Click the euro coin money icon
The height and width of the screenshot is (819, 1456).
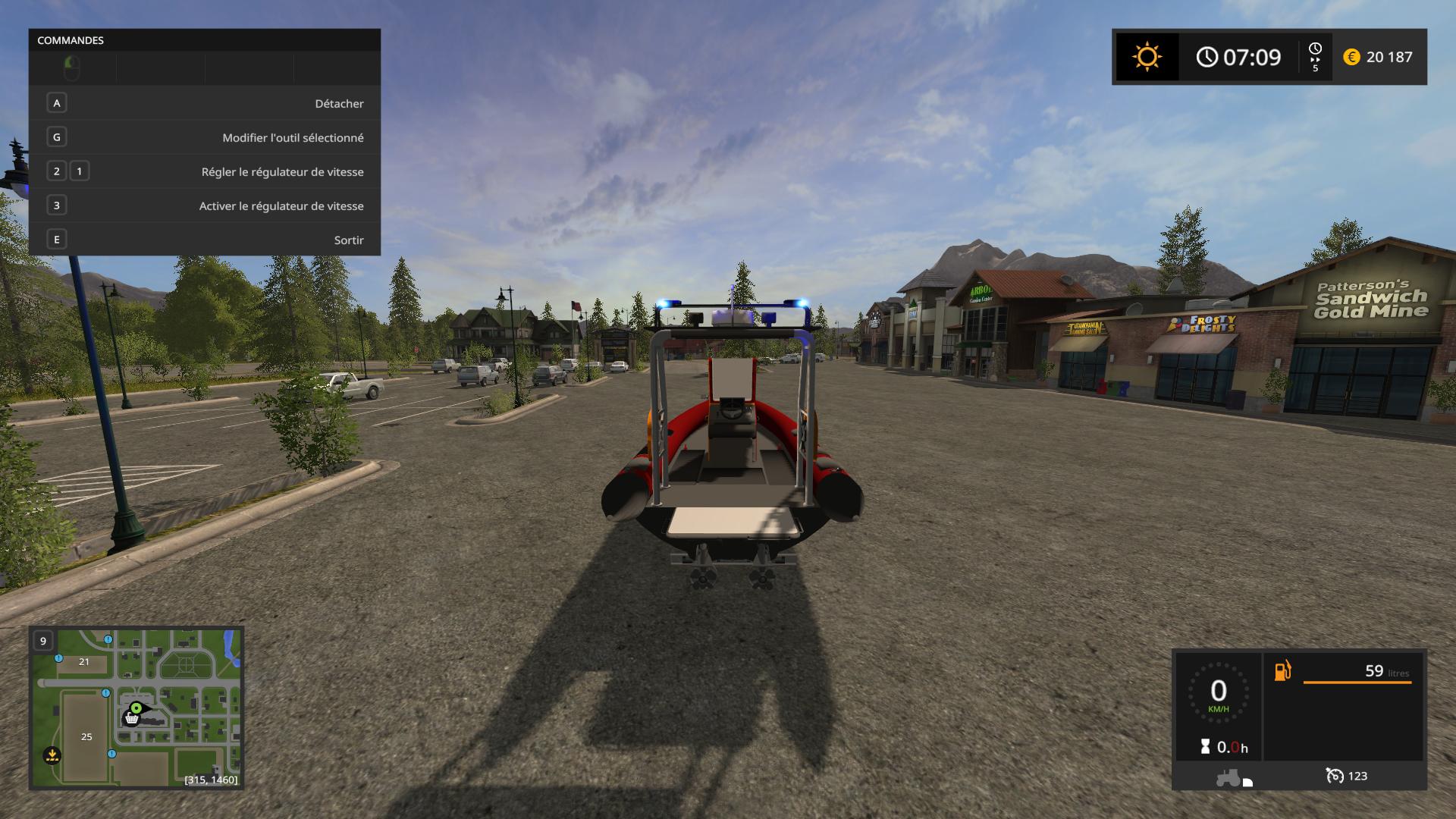pos(1351,57)
